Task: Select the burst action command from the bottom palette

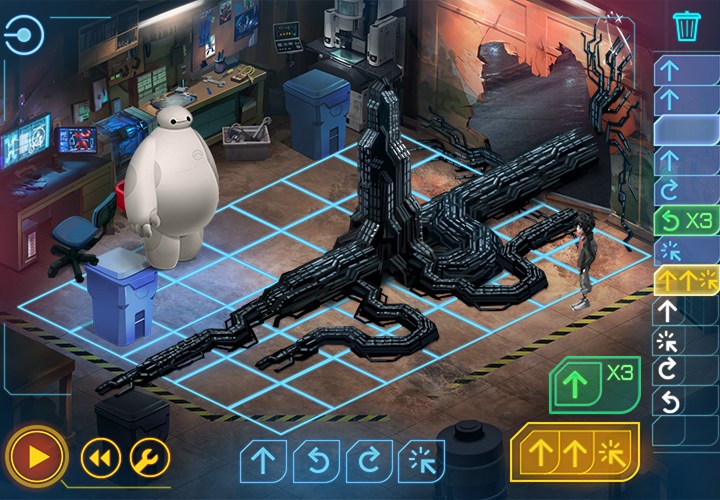Action: click(x=421, y=460)
